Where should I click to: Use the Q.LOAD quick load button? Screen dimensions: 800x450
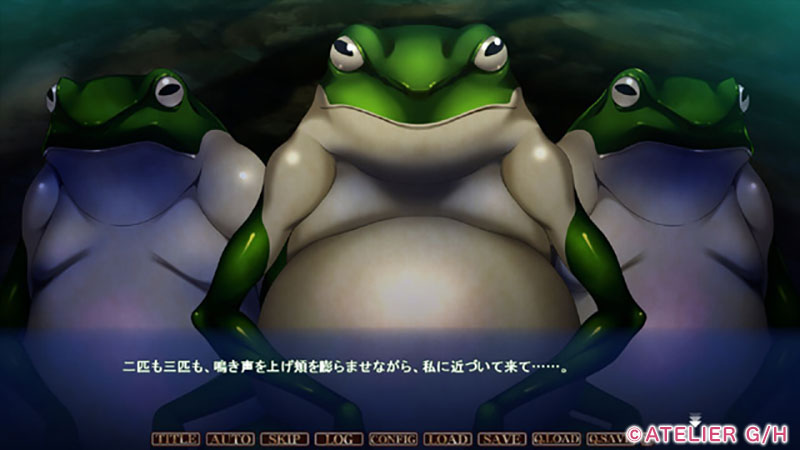[x=556, y=438]
